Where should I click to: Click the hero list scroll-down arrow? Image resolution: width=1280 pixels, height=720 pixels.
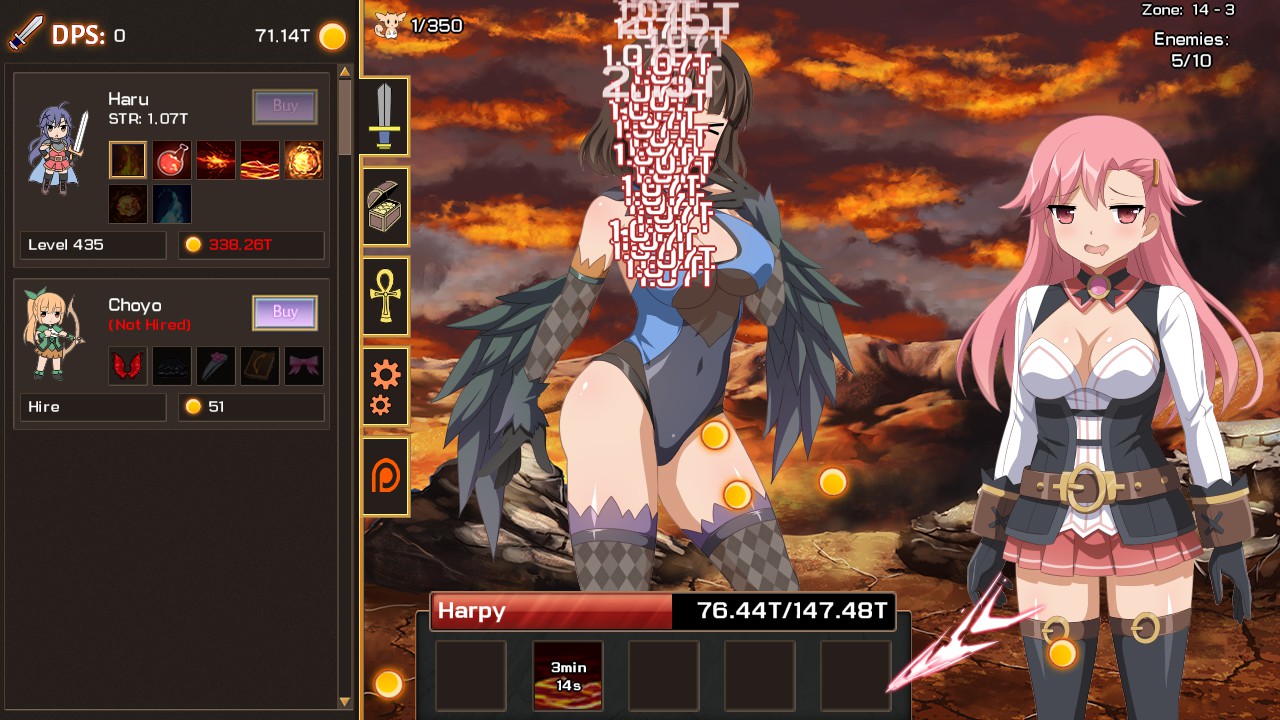point(346,702)
